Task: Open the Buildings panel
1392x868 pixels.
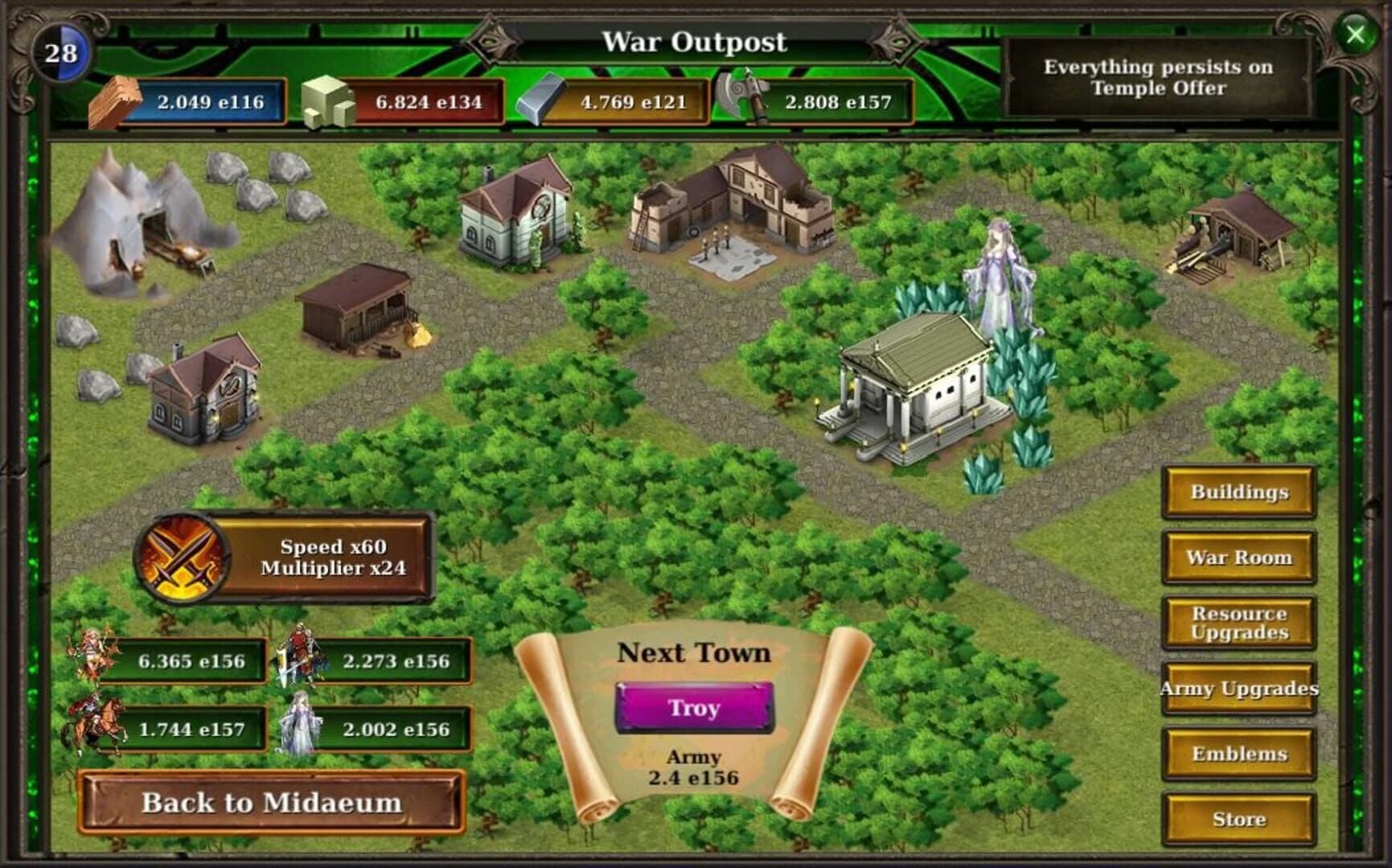Action: pyautogui.click(x=1238, y=492)
